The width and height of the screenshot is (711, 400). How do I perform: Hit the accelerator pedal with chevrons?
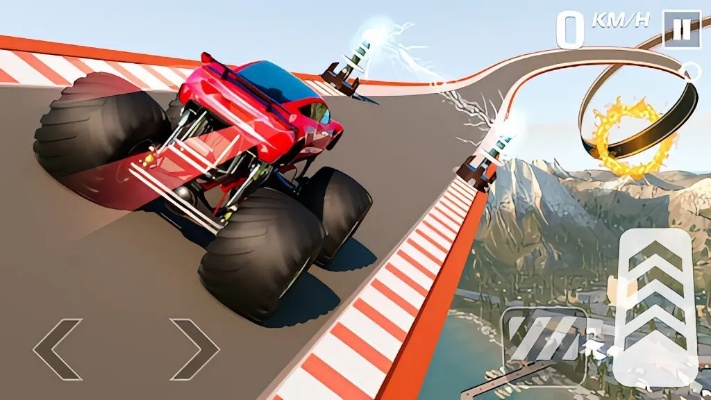tap(654, 306)
